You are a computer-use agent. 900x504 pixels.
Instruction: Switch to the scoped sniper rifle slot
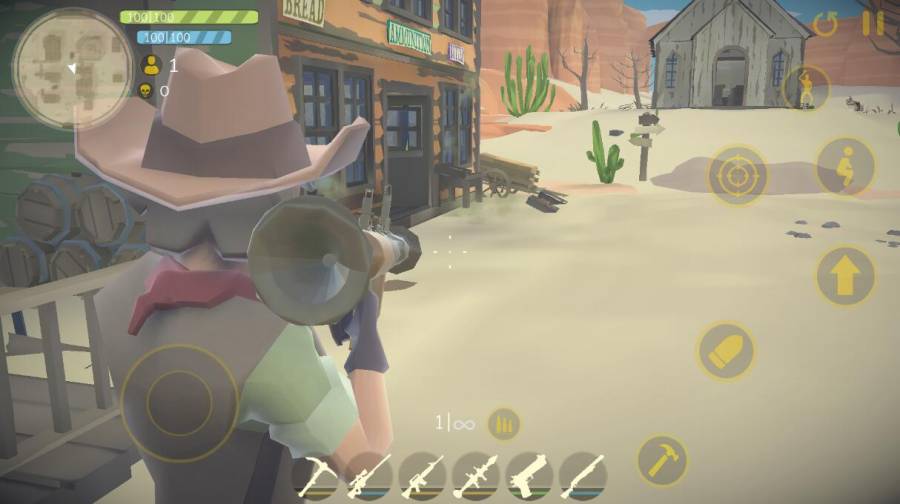pyautogui.click(x=370, y=476)
